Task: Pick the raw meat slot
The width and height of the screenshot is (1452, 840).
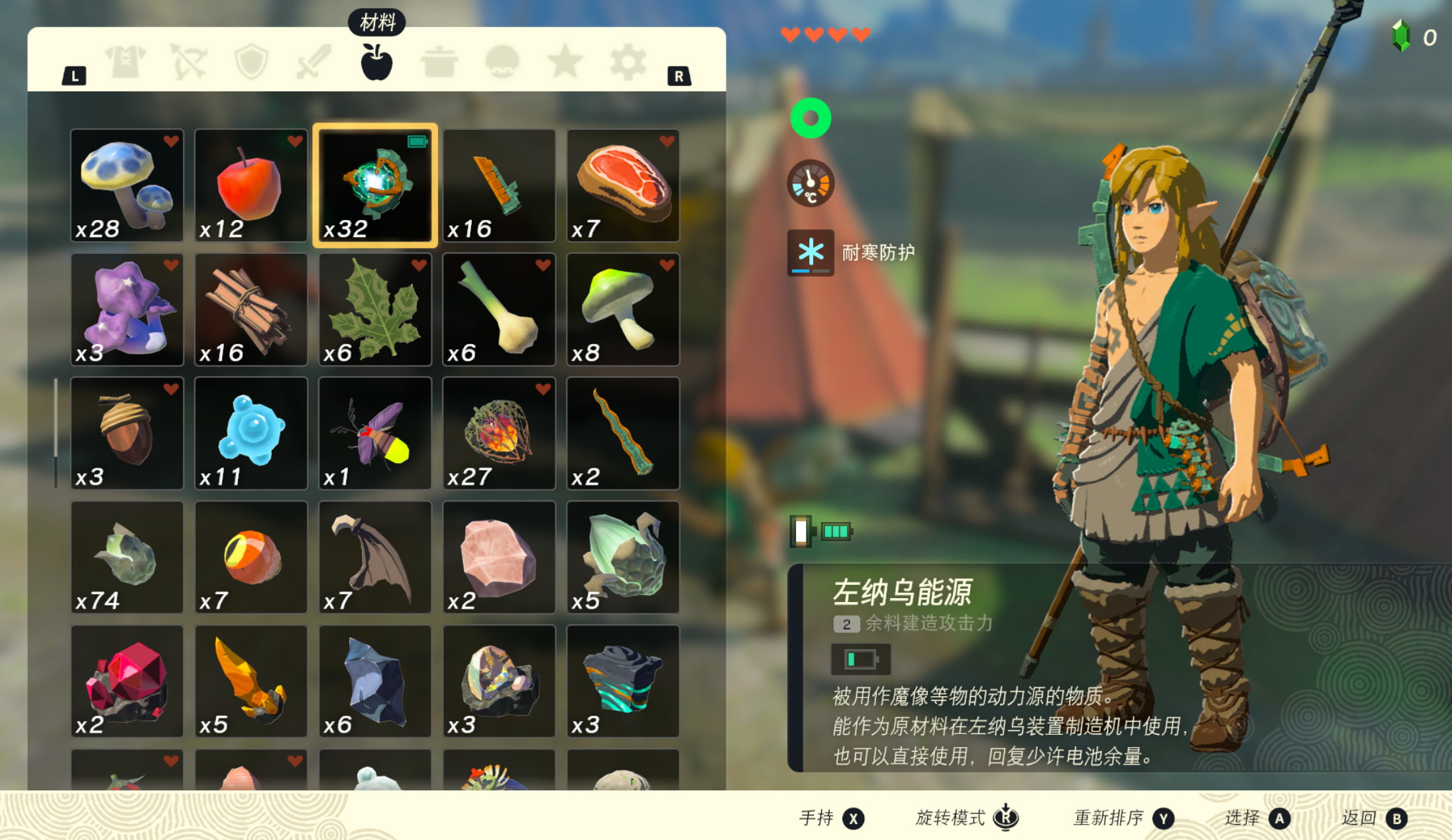Action: 623,185
